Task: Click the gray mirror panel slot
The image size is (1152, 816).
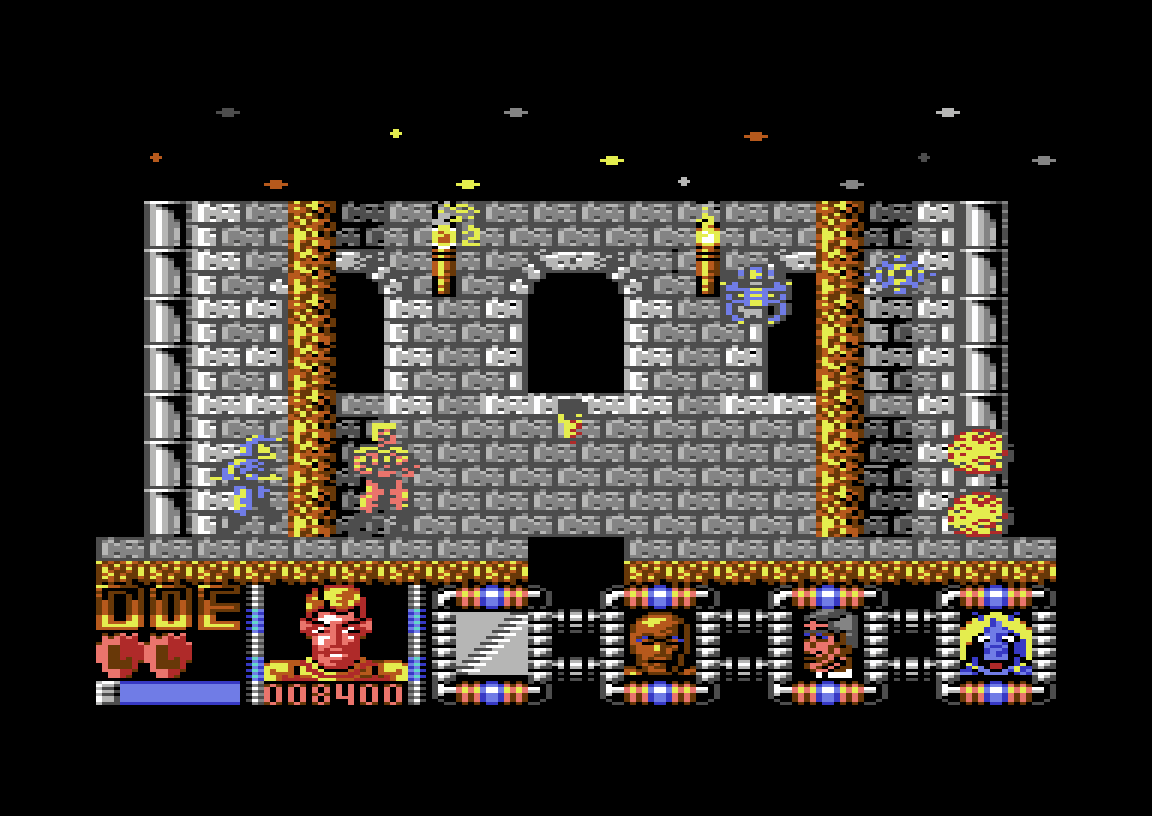Action: (491, 643)
